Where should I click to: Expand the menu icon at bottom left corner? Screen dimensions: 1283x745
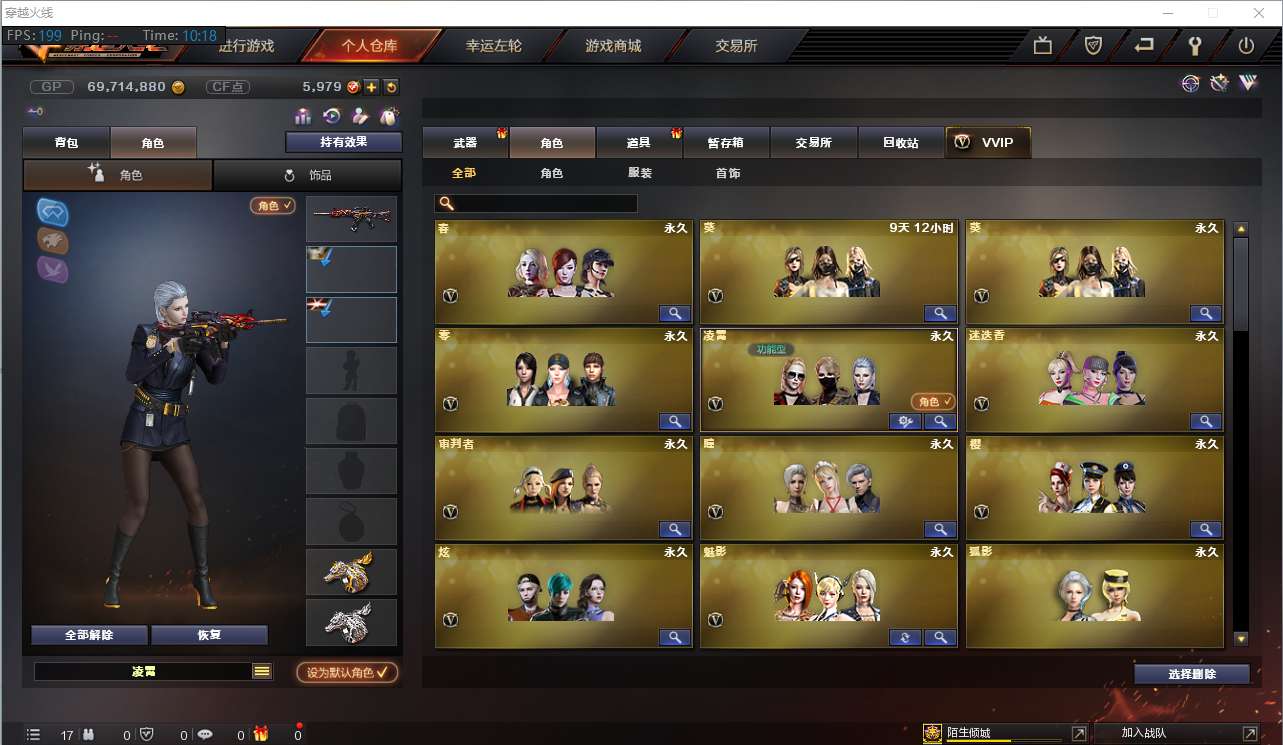[34, 734]
